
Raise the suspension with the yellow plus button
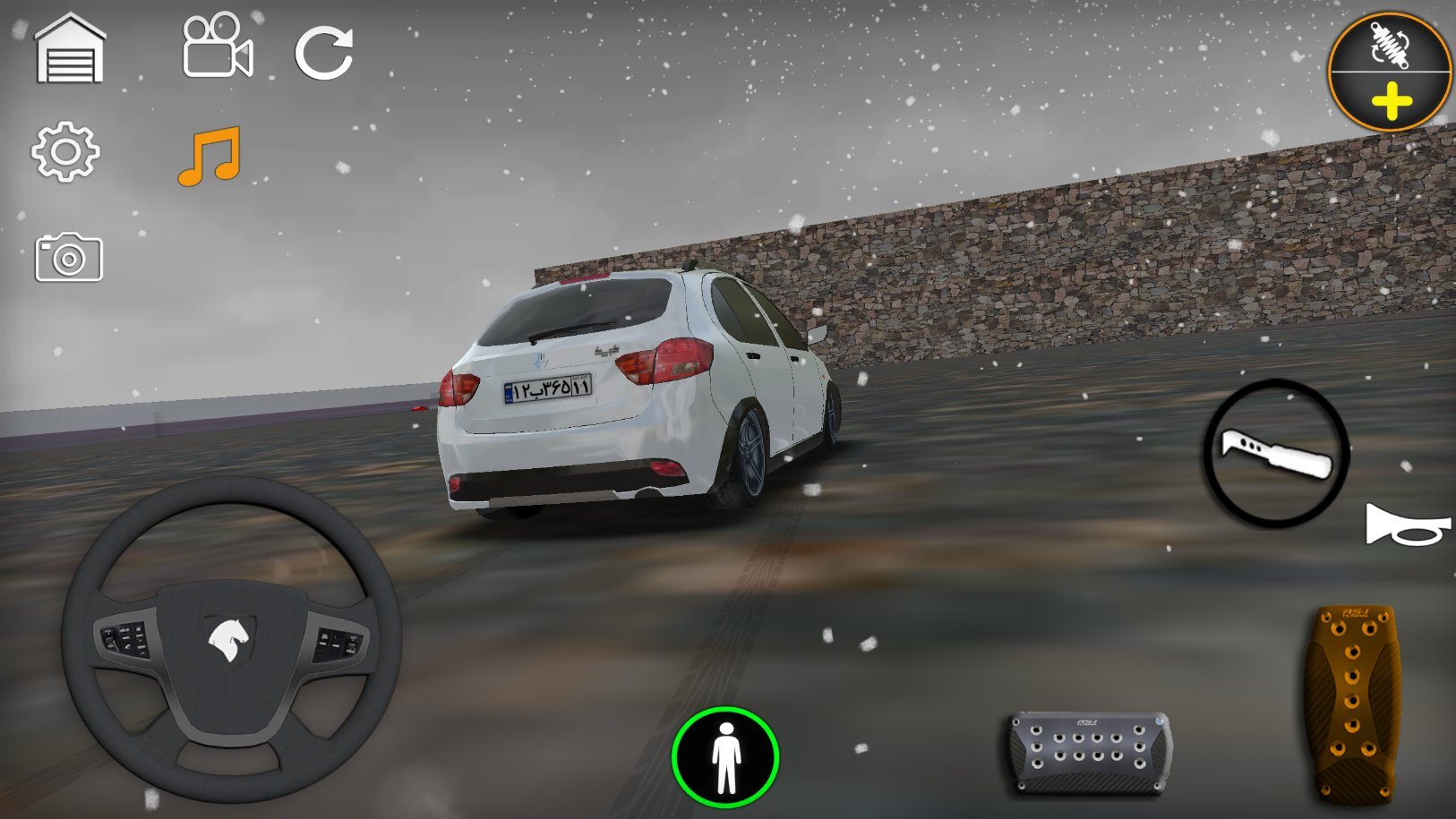tap(1391, 101)
